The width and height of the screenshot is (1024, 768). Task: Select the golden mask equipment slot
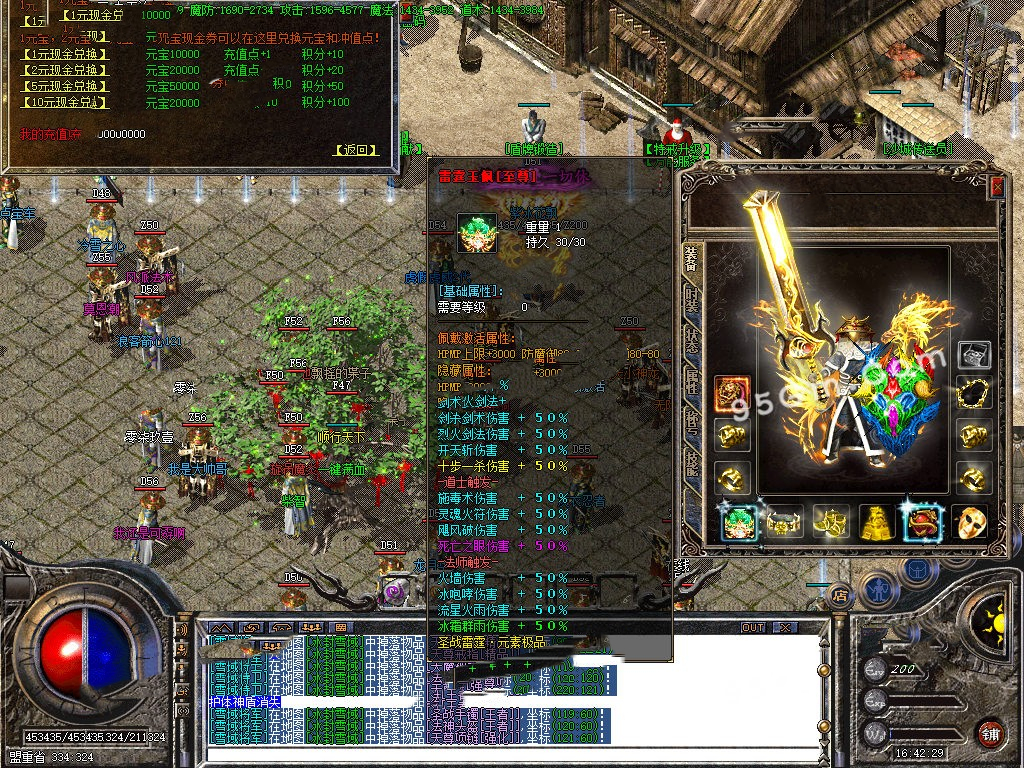click(969, 522)
